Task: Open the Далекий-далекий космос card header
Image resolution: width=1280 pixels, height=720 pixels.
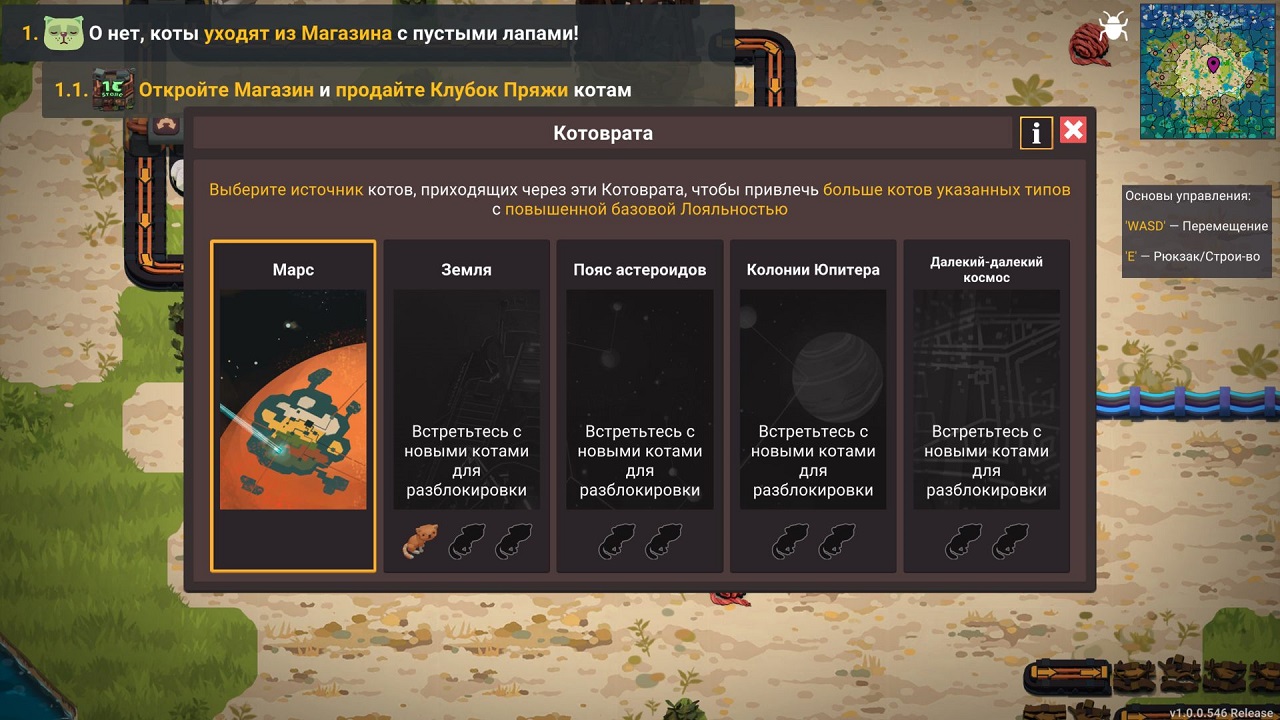Action: (x=986, y=269)
